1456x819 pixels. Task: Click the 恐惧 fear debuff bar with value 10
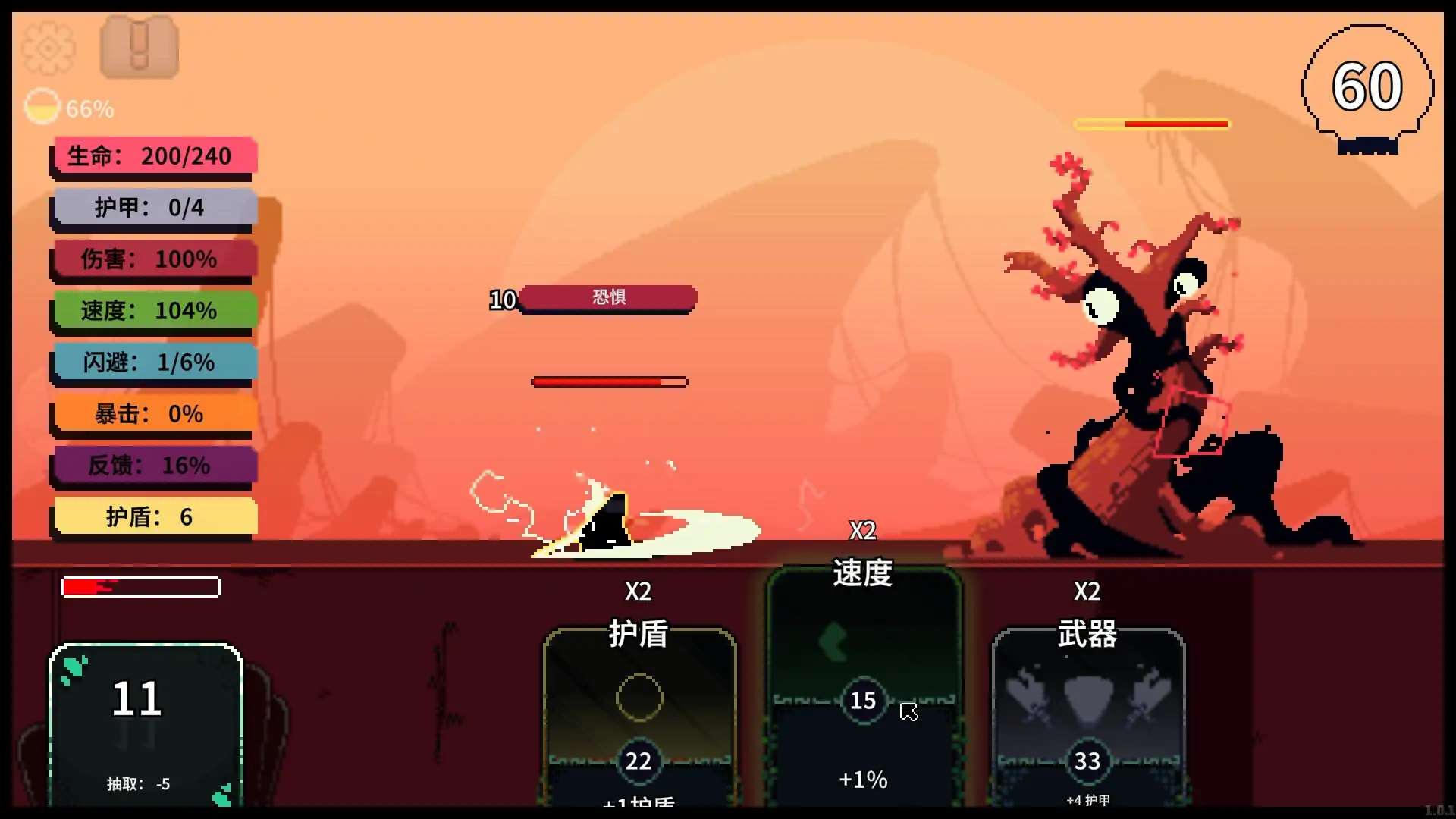607,298
